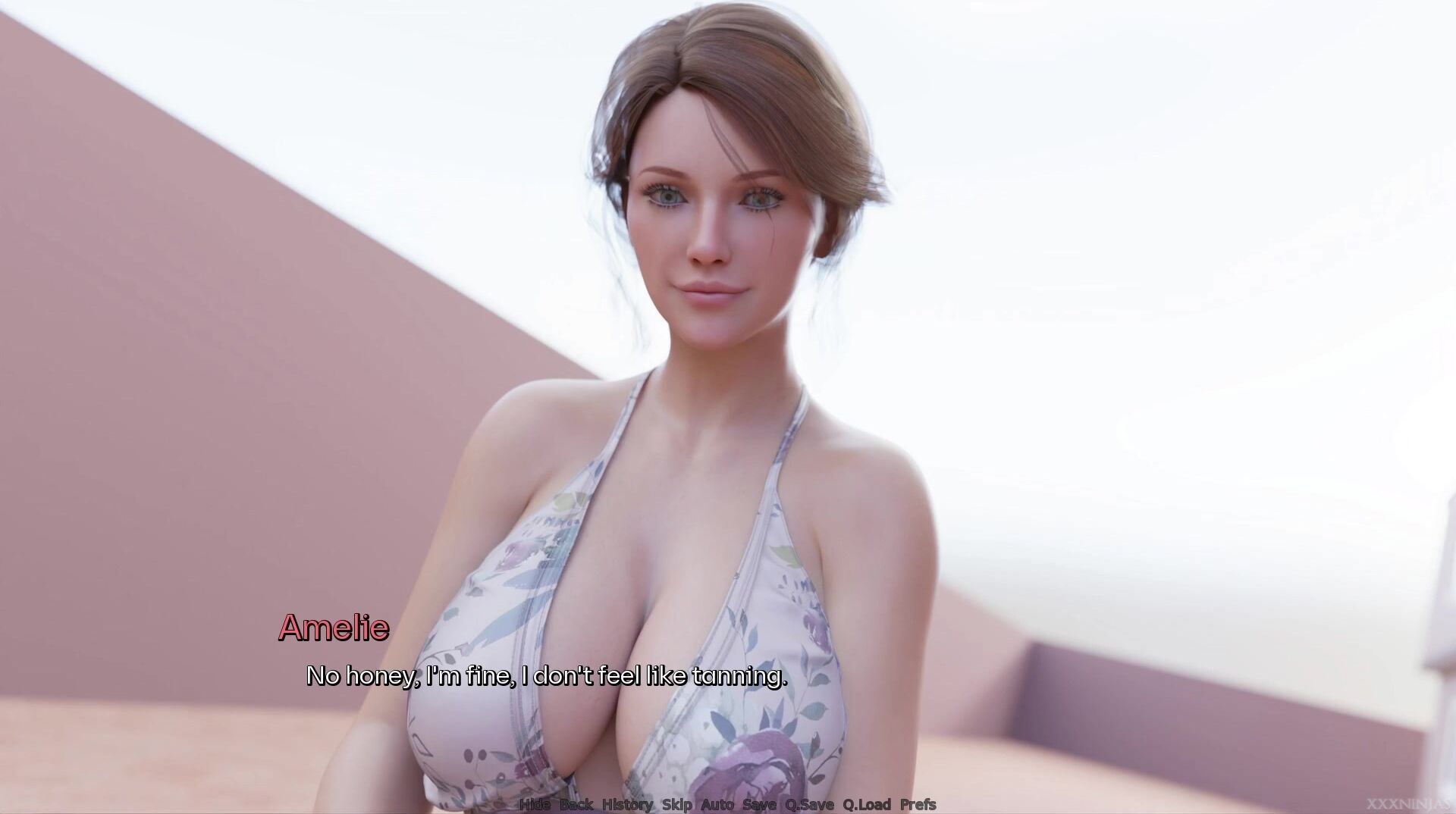Open the Prefs settings screen
Image resolution: width=1456 pixels, height=814 pixels.
(918, 804)
